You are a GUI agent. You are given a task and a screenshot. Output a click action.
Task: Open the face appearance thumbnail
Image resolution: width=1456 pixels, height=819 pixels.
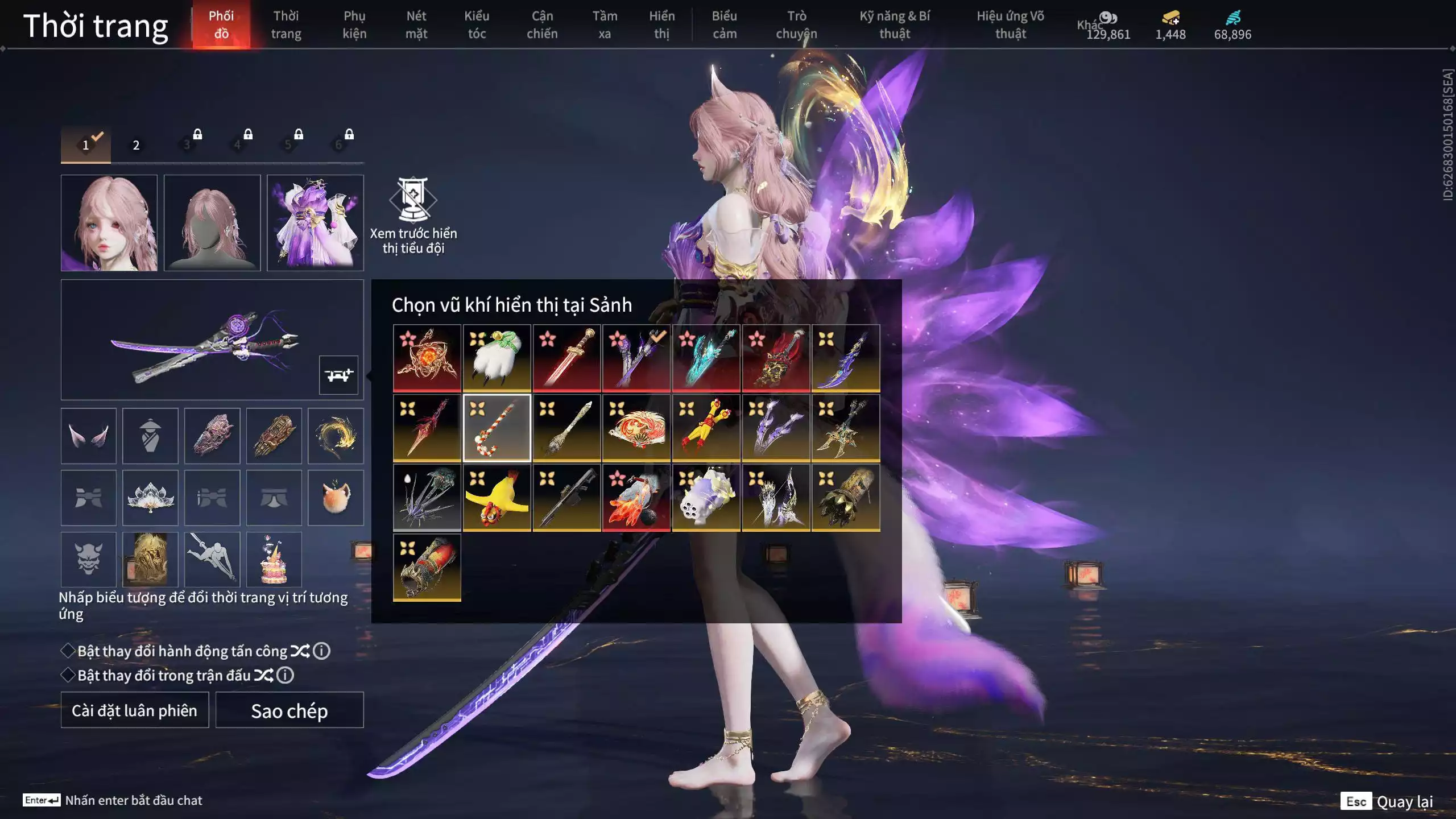[109, 223]
